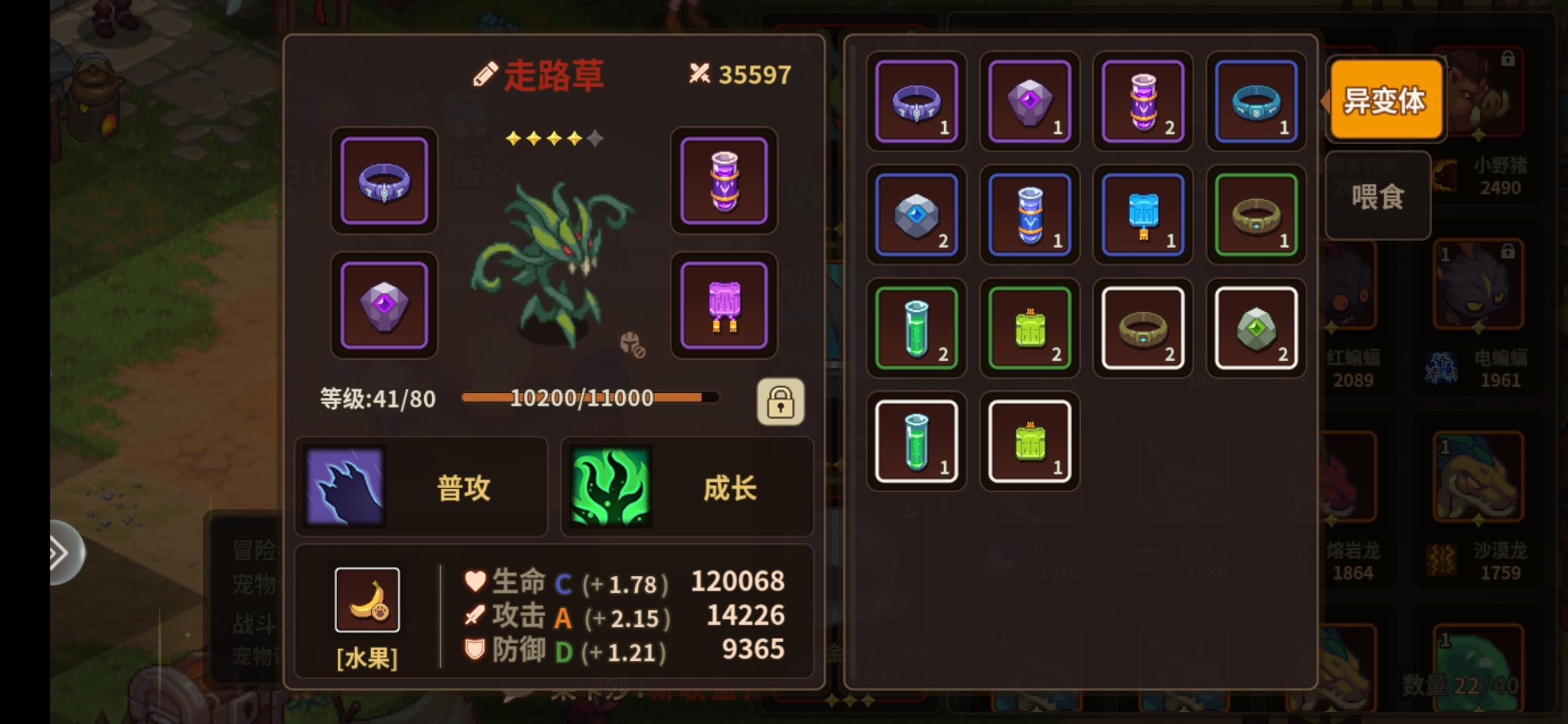Screen dimensions: 1568x724
Task: Switch to the 异变体 tab
Action: coord(1385,101)
